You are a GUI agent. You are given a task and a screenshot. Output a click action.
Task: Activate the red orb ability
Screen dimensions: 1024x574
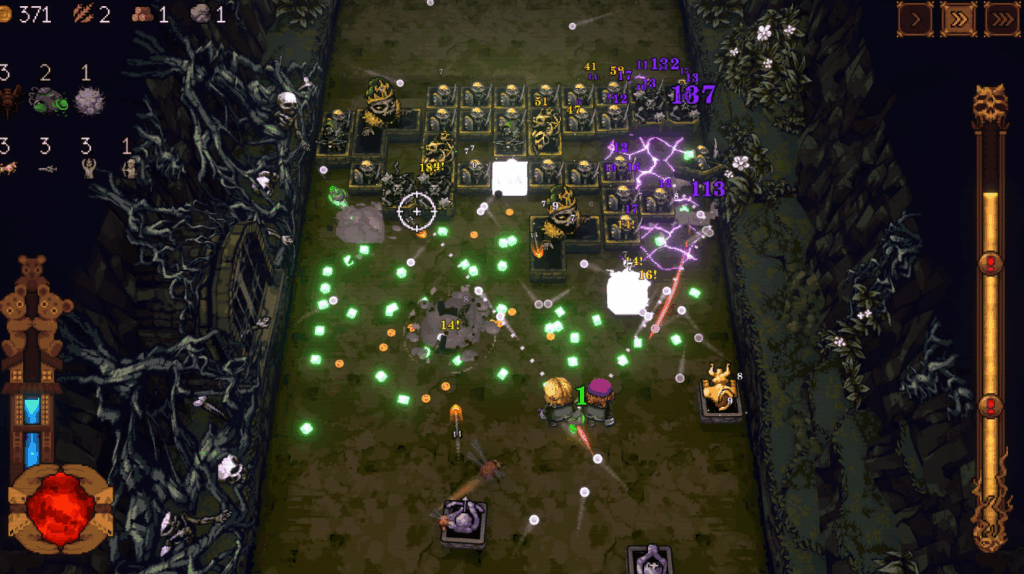[x=60, y=509]
